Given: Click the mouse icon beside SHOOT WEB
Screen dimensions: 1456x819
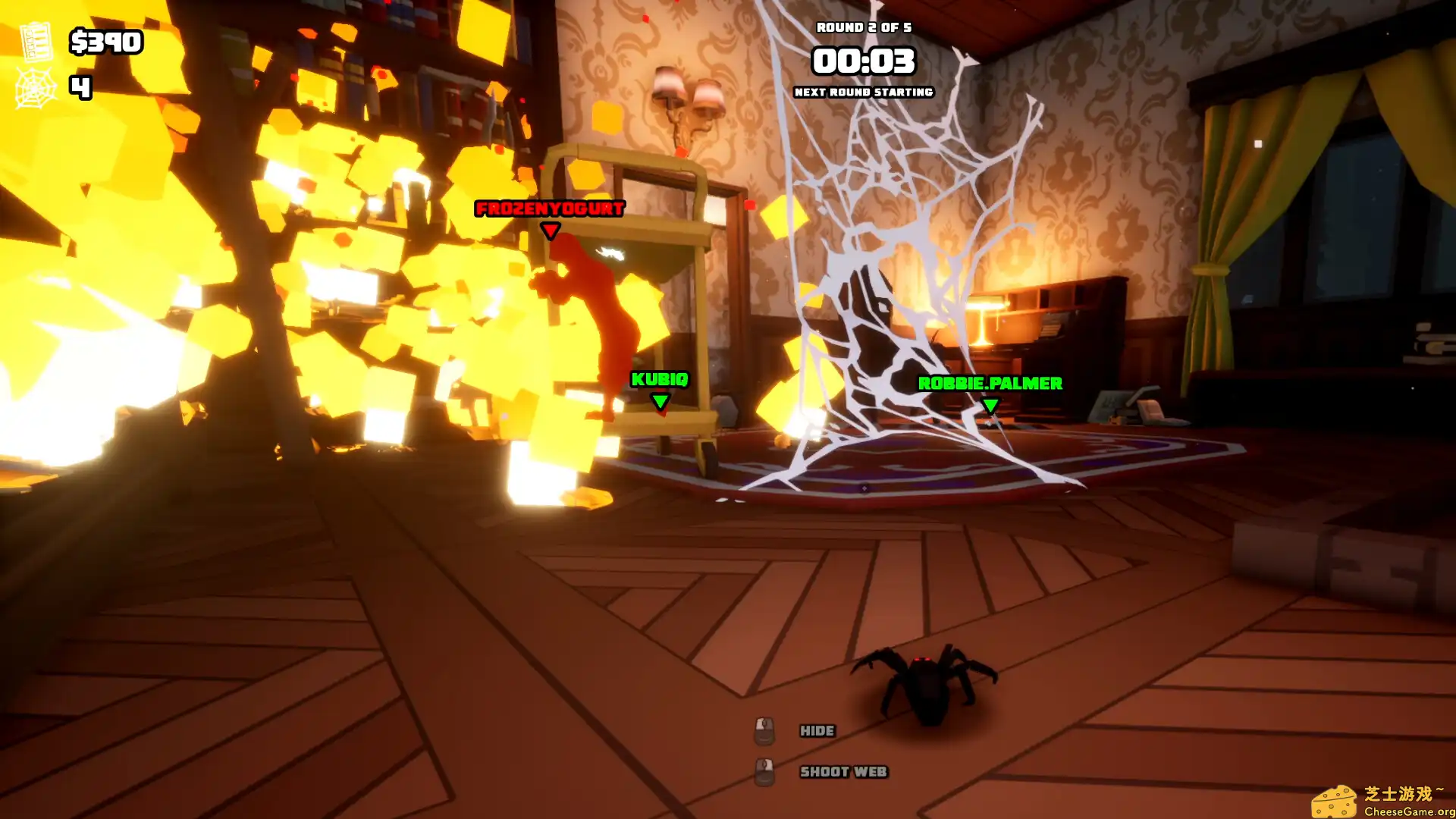Looking at the screenshot, I should coord(765,771).
